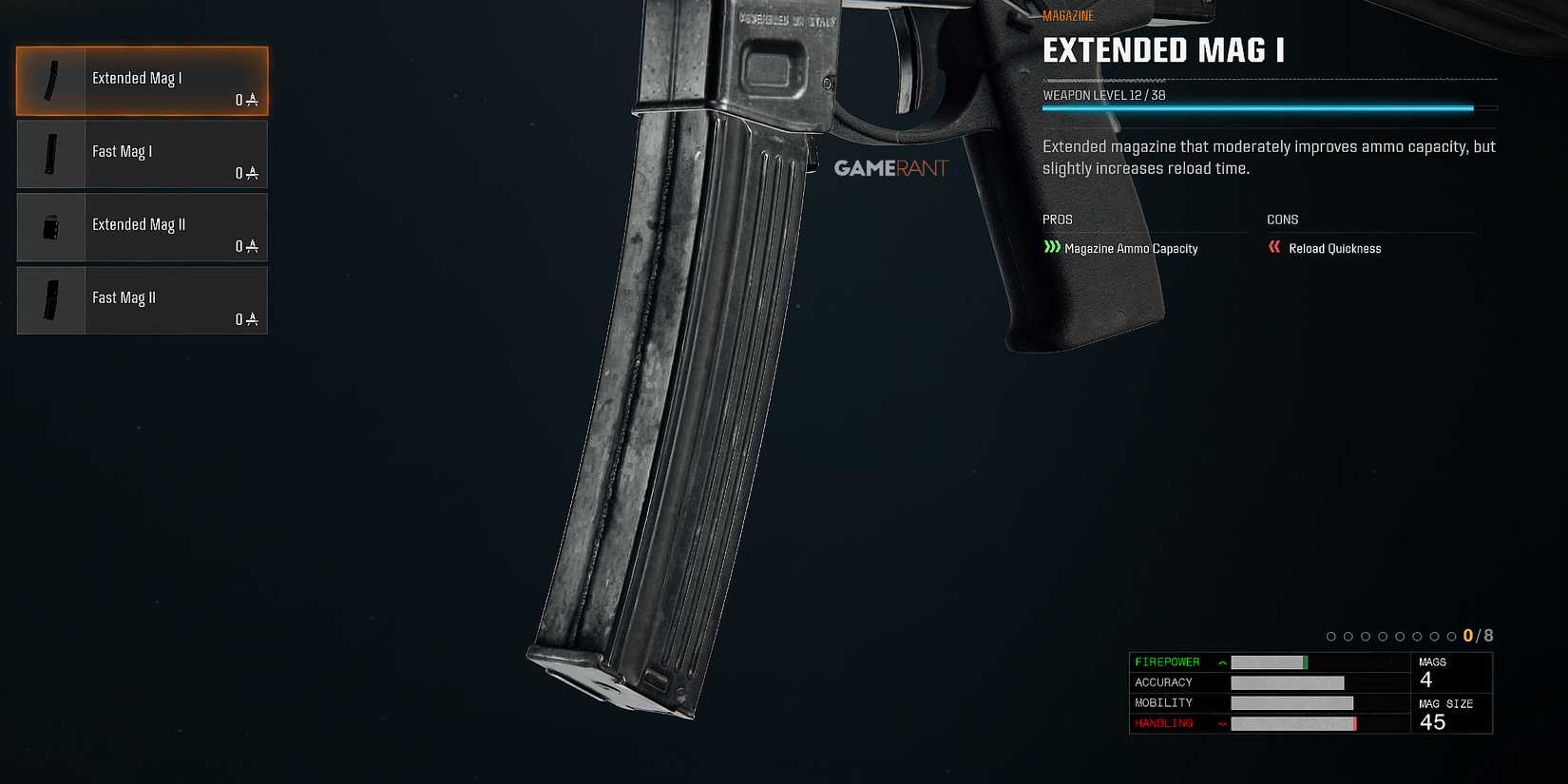Click the Extended Mag II drum magazine icon
The height and width of the screenshot is (784, 1568).
(x=49, y=227)
